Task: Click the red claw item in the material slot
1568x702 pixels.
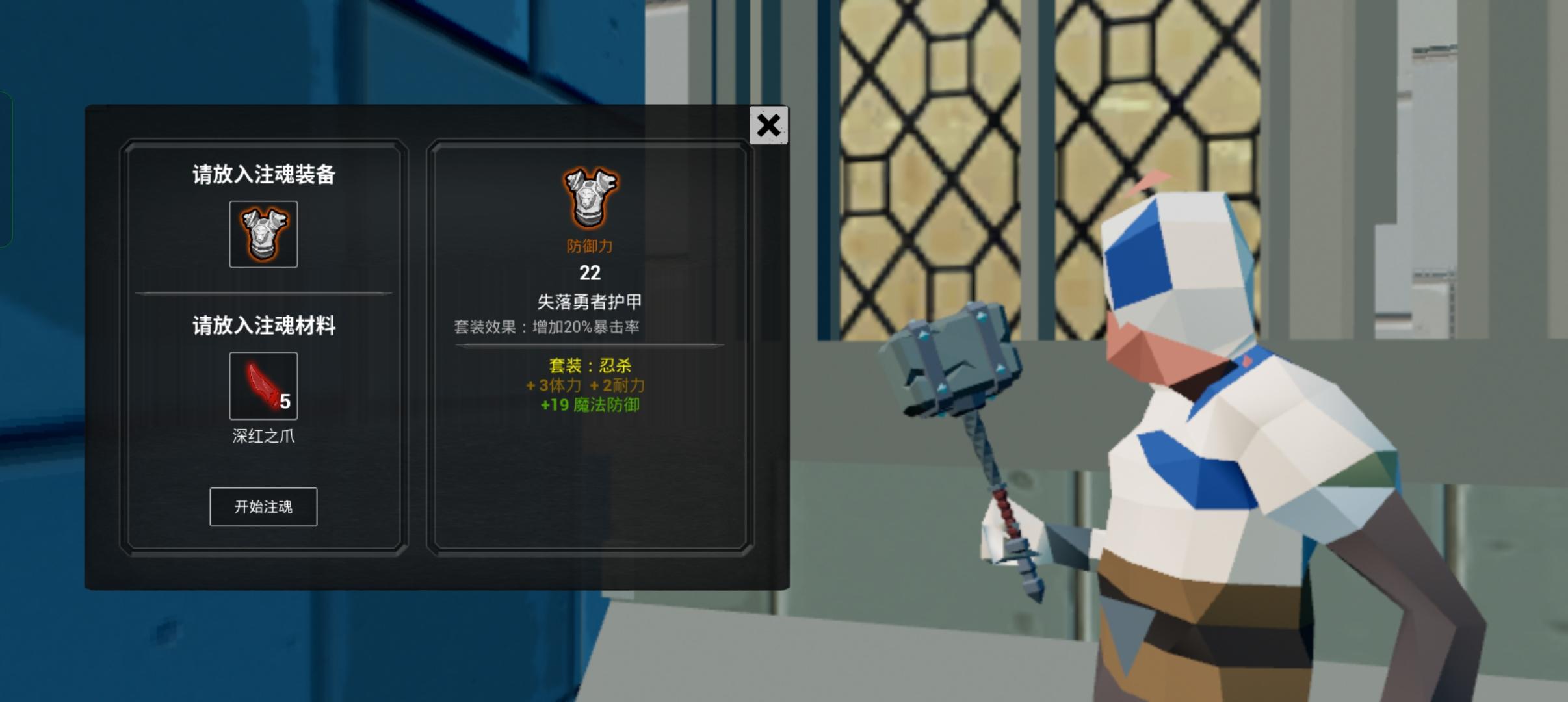Action: point(263,385)
